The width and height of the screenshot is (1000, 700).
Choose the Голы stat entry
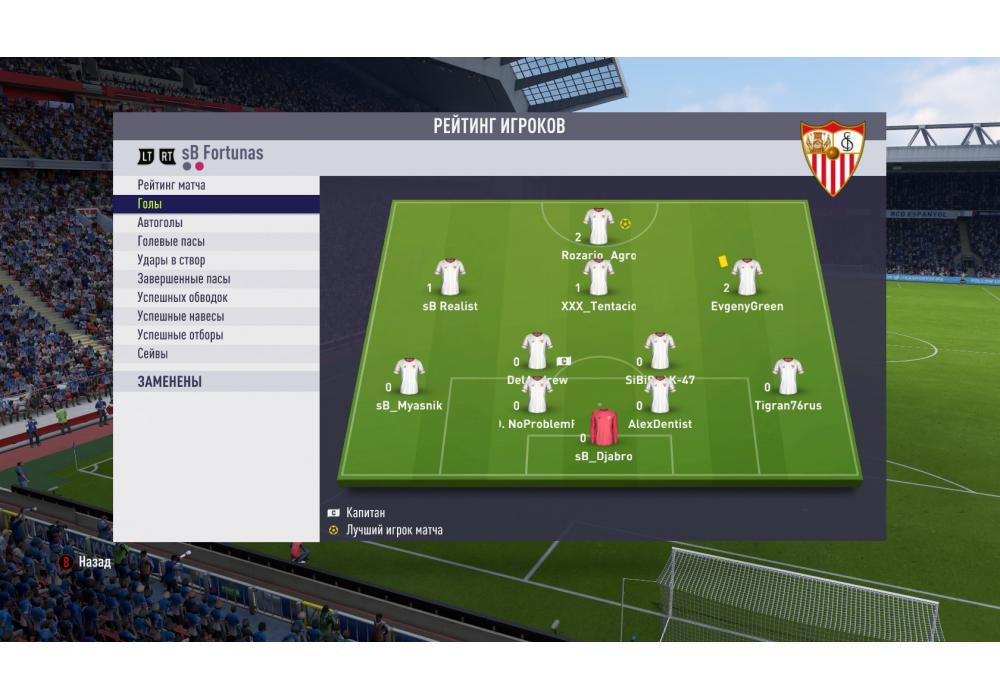click(150, 204)
